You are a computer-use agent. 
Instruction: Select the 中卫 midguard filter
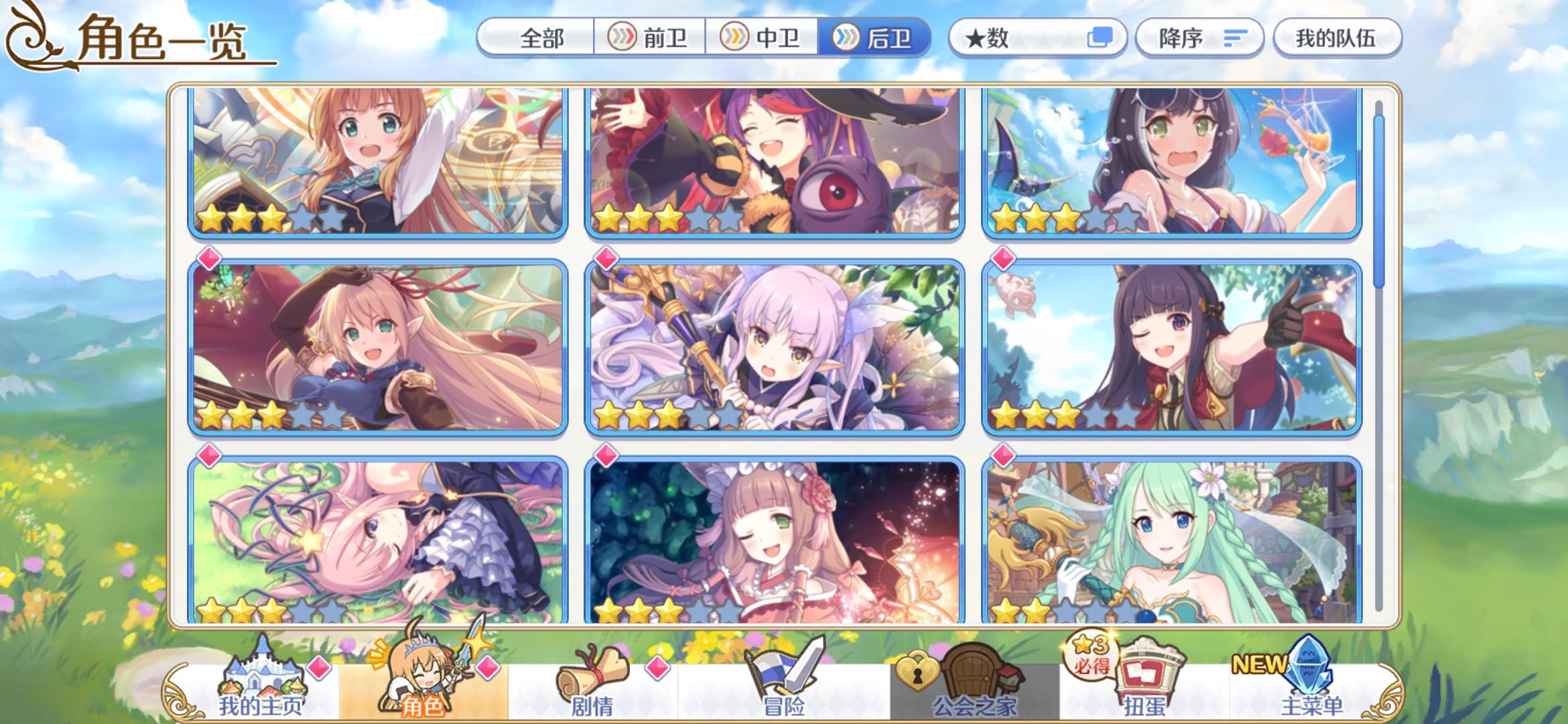coord(764,38)
